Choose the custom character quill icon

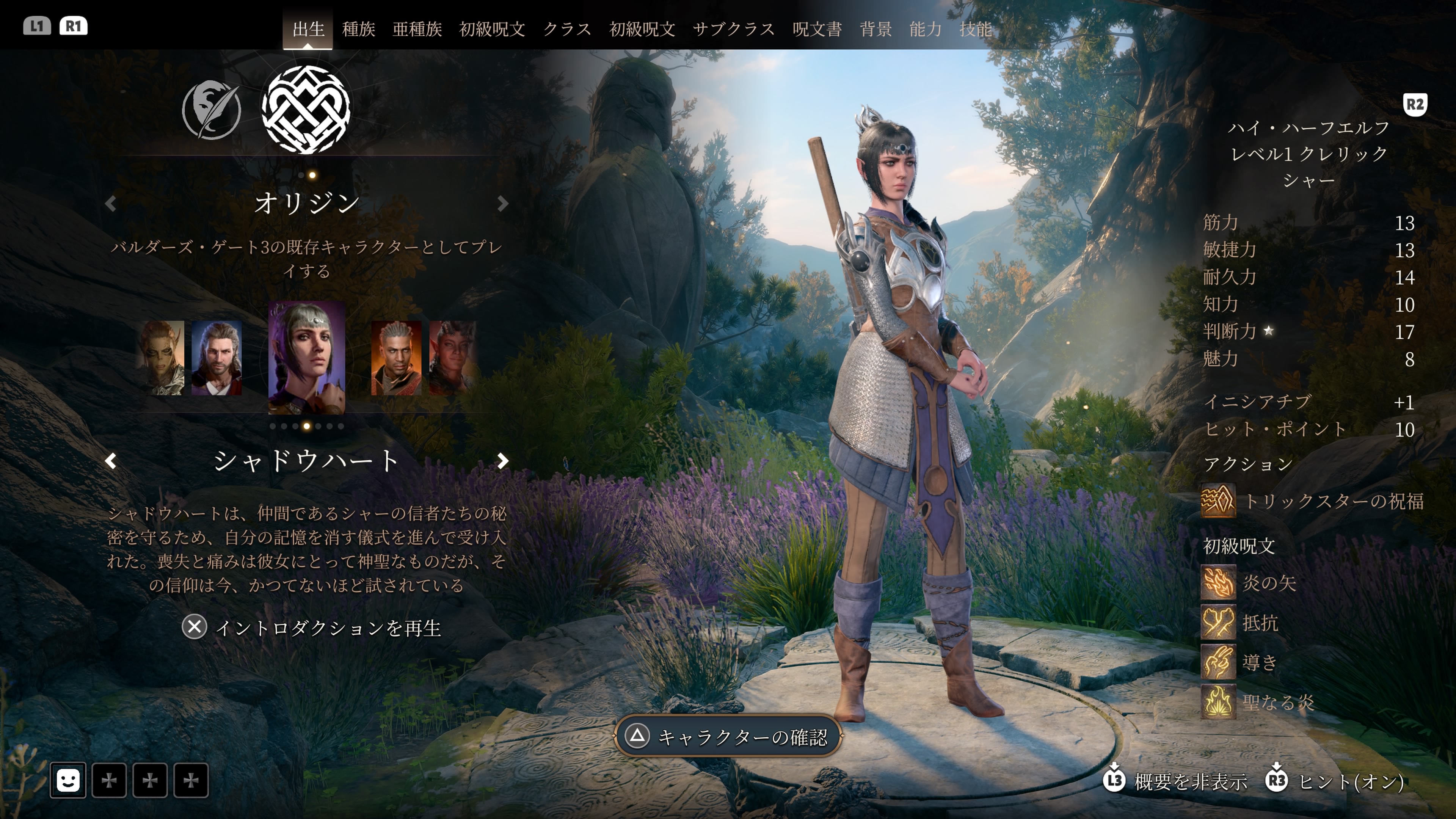[212, 110]
